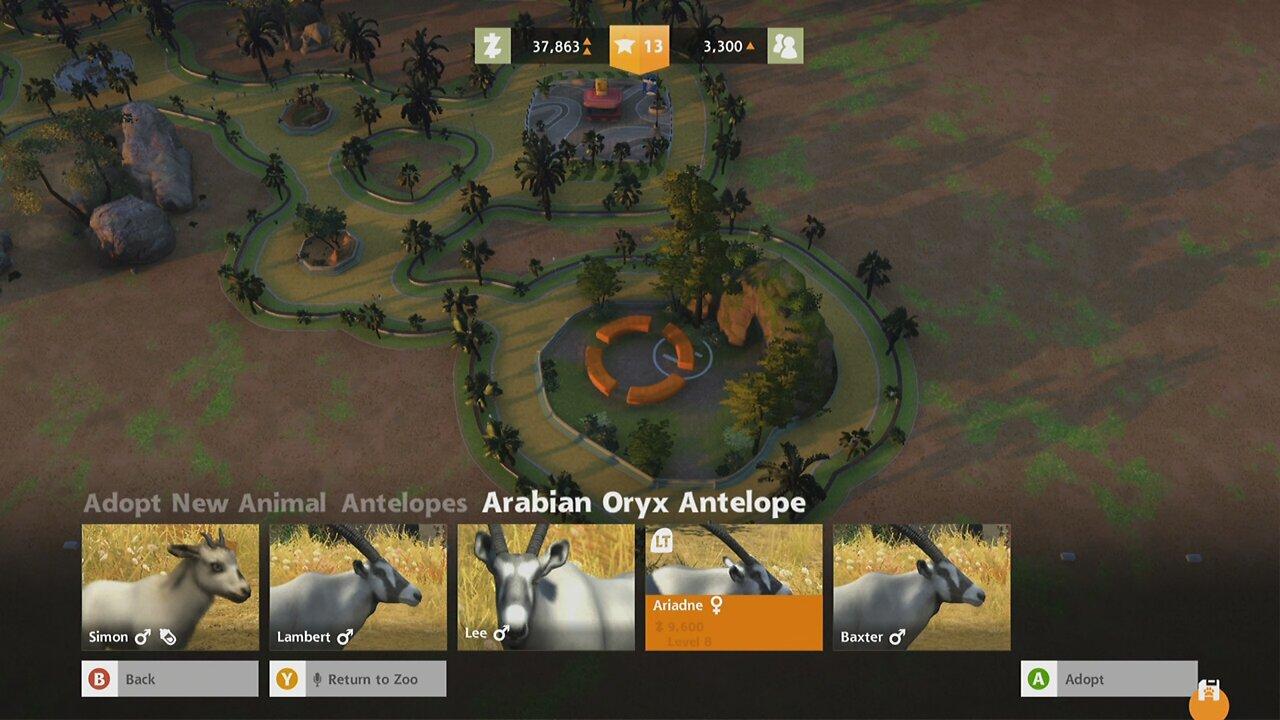Screen dimensions: 1280x720
Task: Select Baxter's animal card
Action: pyautogui.click(x=920, y=585)
